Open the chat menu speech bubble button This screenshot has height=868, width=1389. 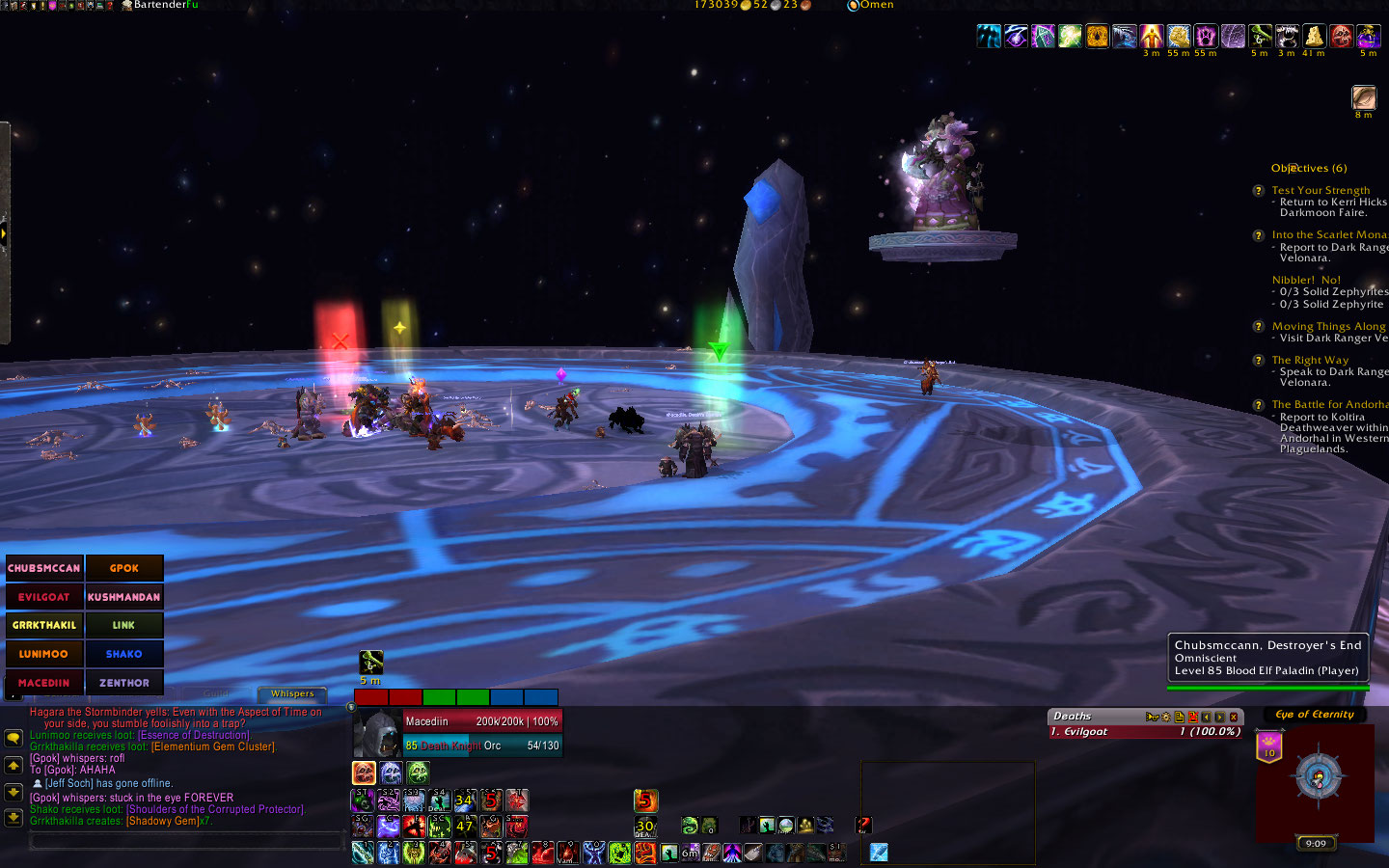pyautogui.click(x=14, y=738)
